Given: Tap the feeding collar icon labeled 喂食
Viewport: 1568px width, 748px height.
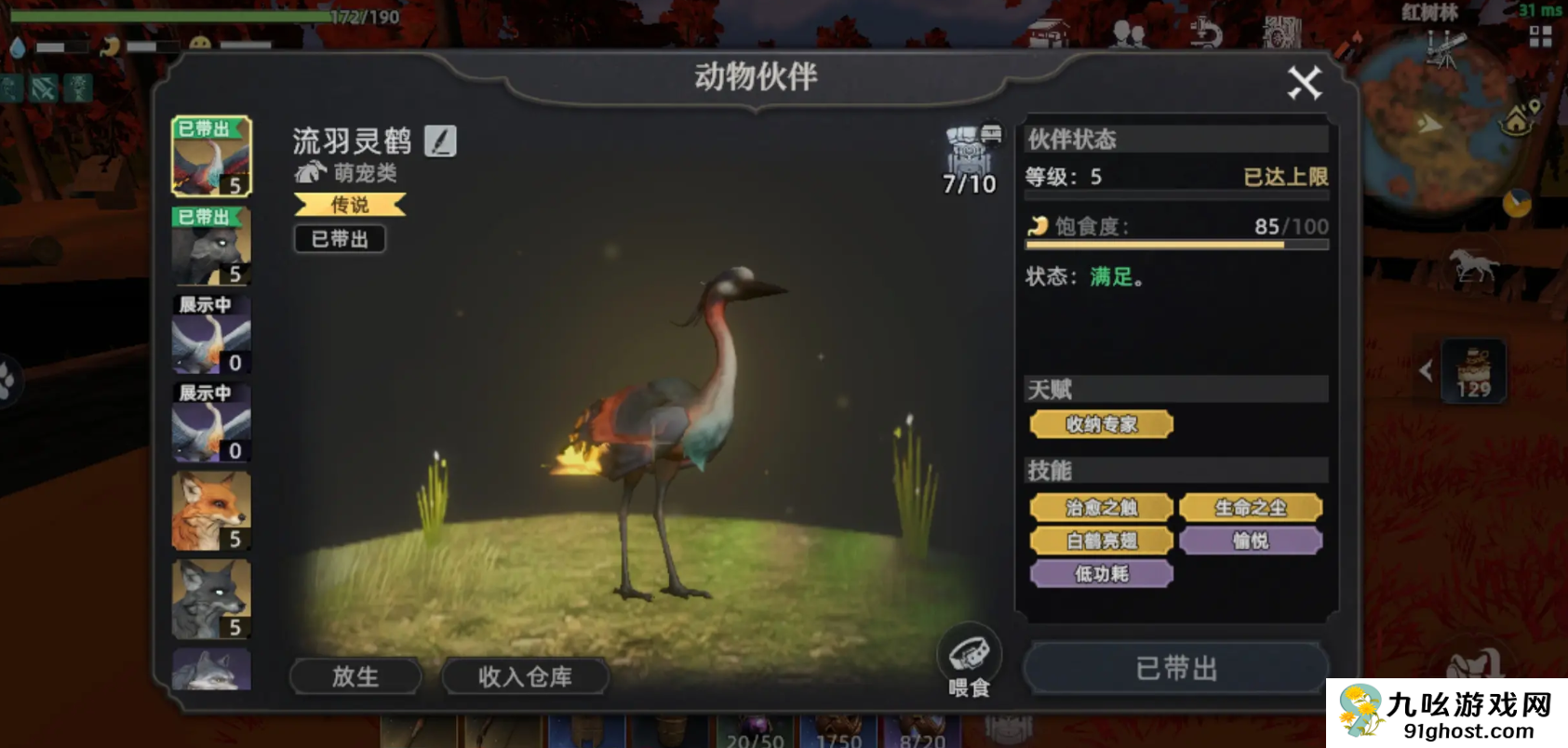Looking at the screenshot, I should 969,655.
